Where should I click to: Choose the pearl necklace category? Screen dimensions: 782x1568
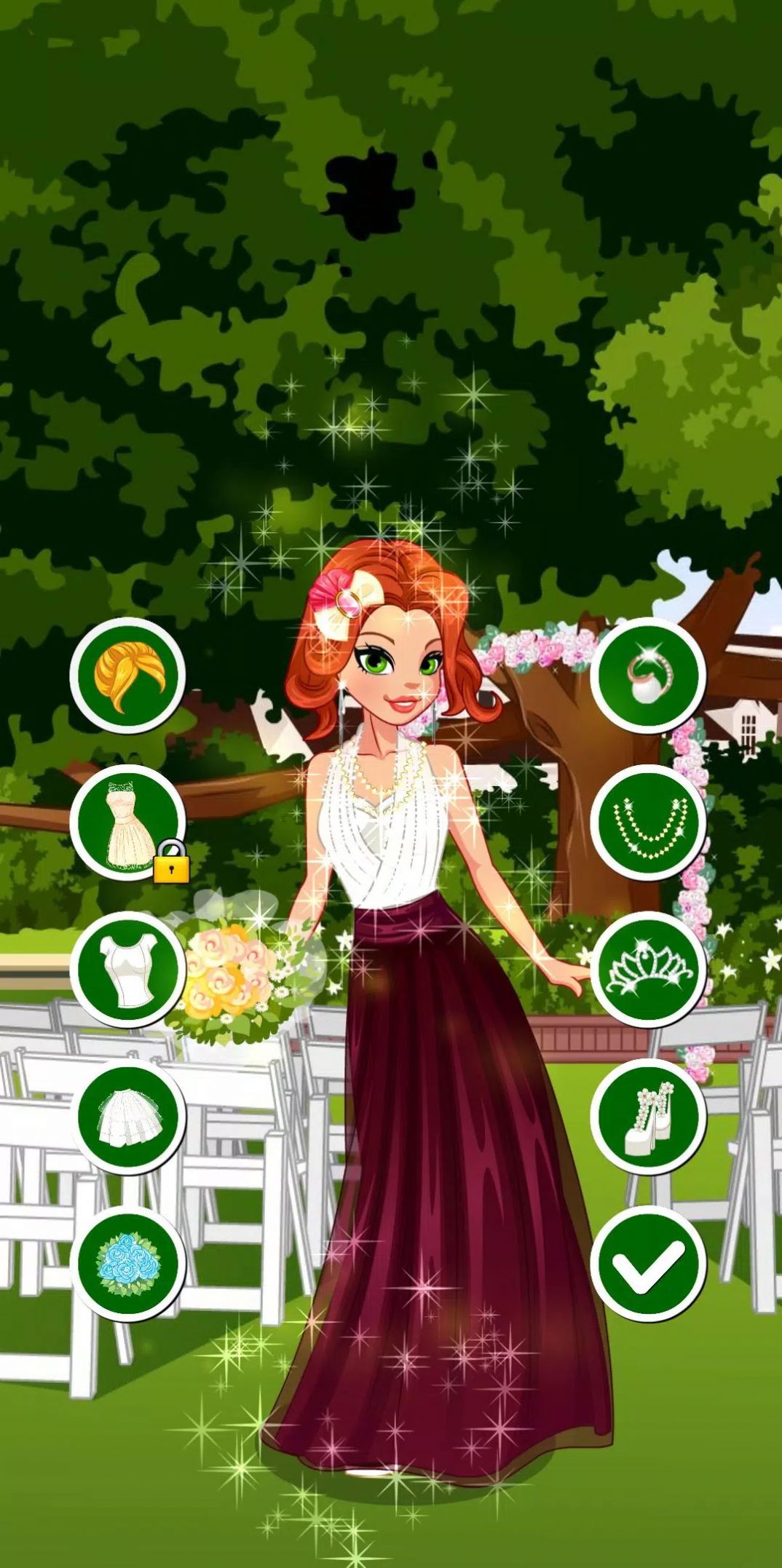(x=648, y=823)
